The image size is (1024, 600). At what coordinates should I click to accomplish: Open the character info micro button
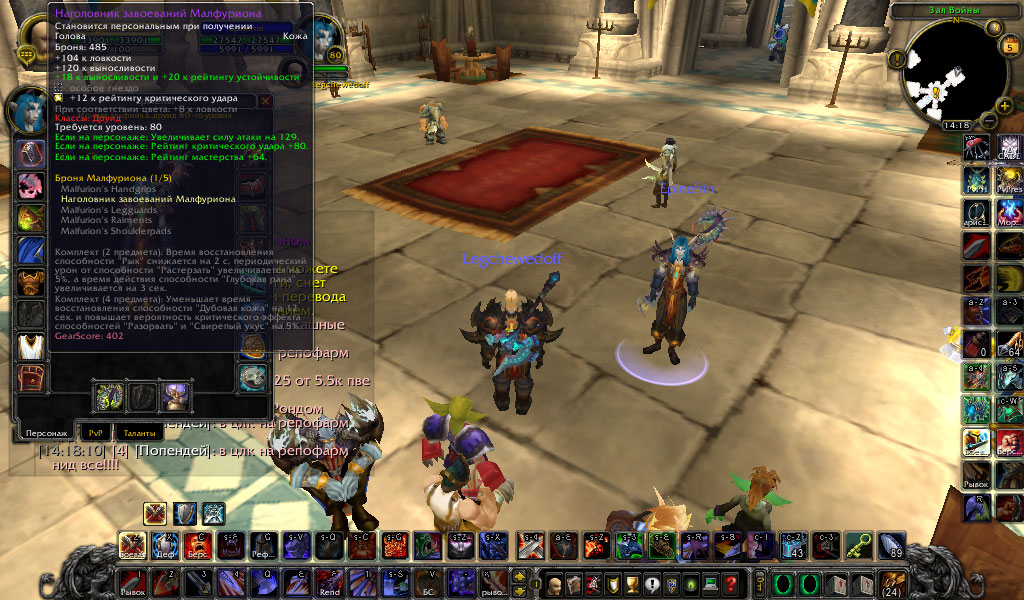click(553, 584)
